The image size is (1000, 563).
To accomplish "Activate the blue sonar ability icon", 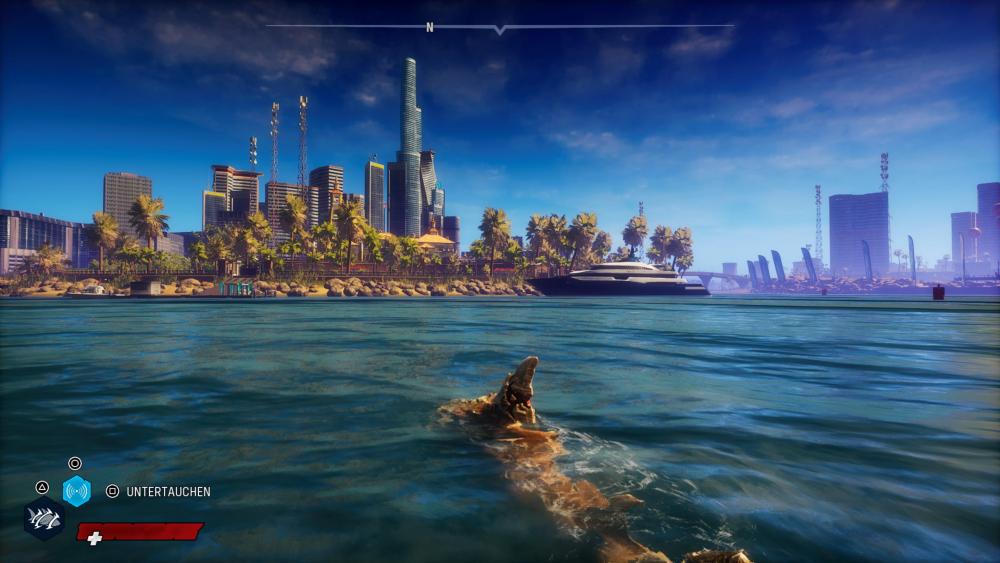I will click(x=77, y=491).
